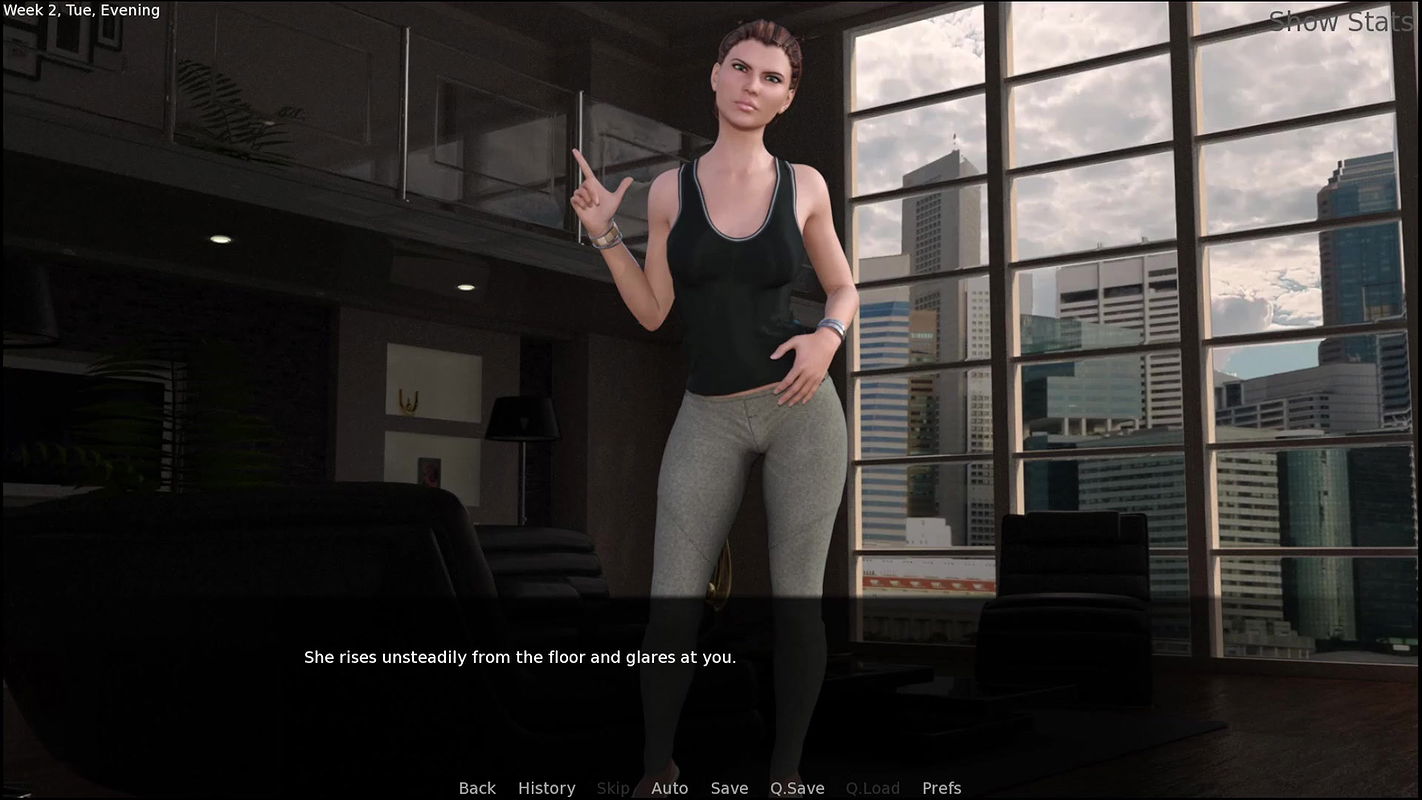
Task: Go Back to the previous line
Action: click(477, 788)
